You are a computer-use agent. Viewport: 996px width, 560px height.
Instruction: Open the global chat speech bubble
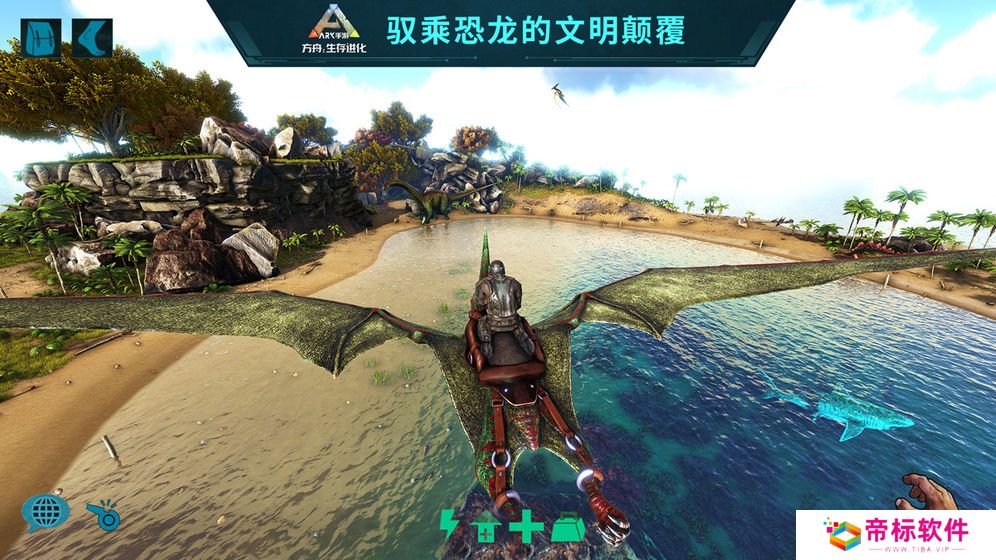coord(45,512)
